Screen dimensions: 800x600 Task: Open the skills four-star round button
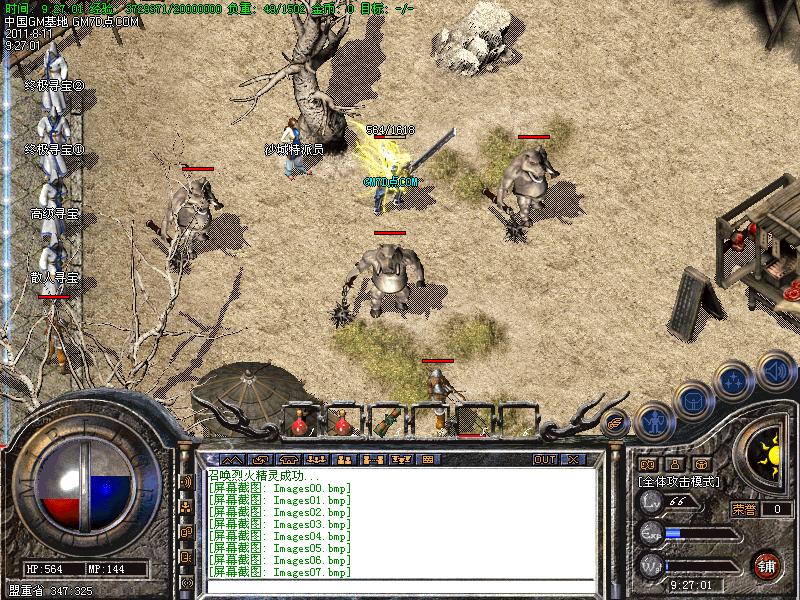[735, 382]
